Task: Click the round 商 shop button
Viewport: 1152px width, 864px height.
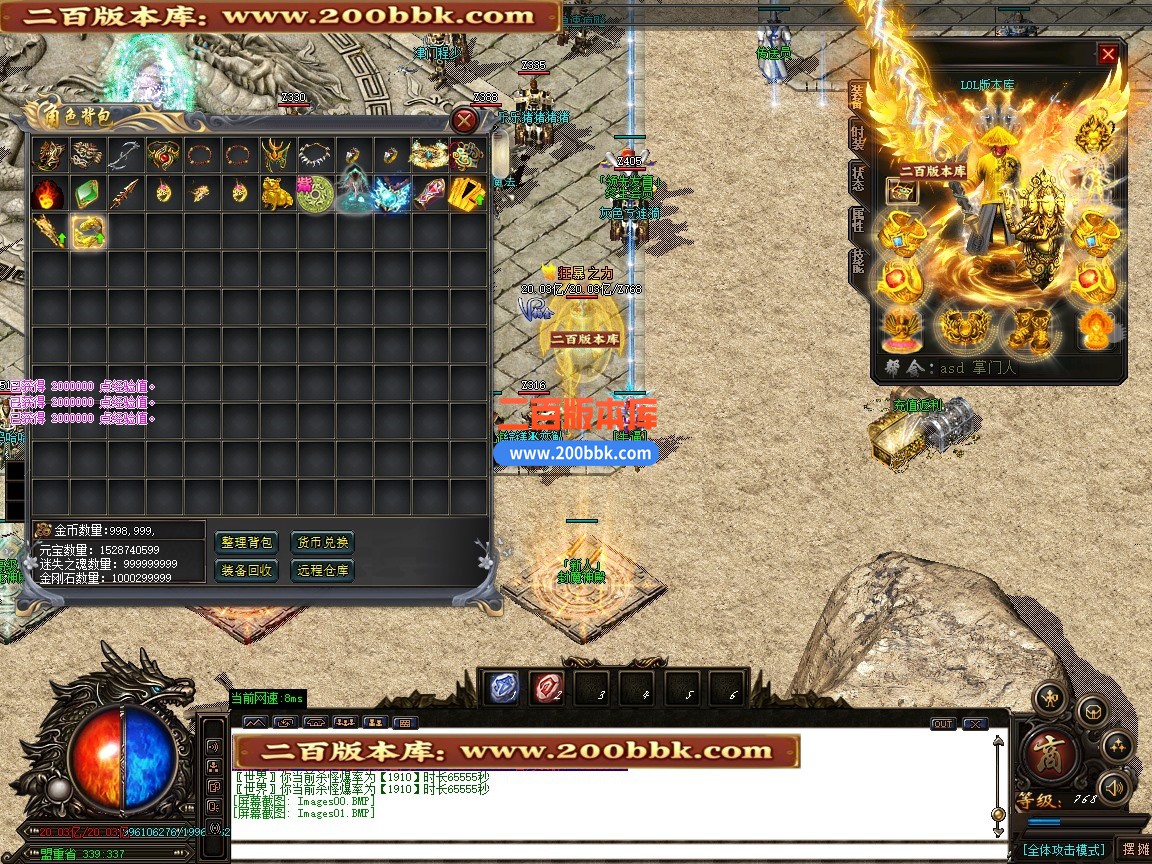Action: click(x=1049, y=751)
